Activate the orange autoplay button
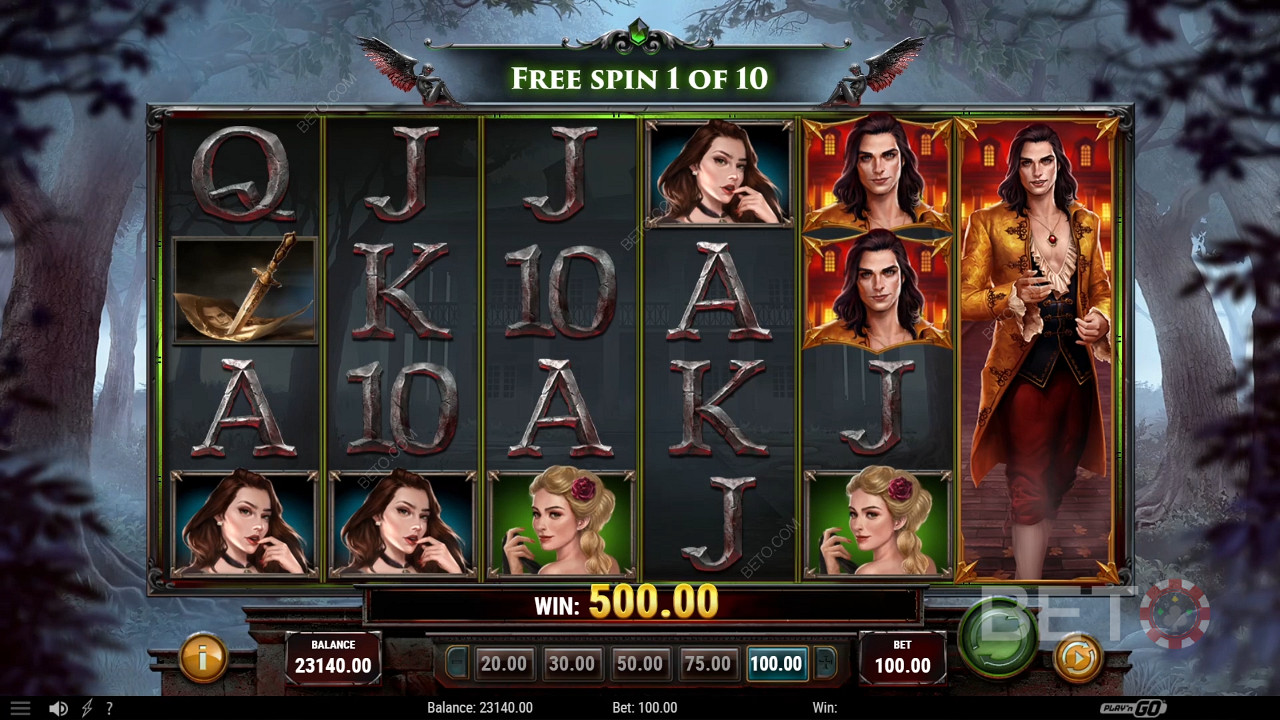Viewport: 1280px width, 720px height. [x=1077, y=658]
